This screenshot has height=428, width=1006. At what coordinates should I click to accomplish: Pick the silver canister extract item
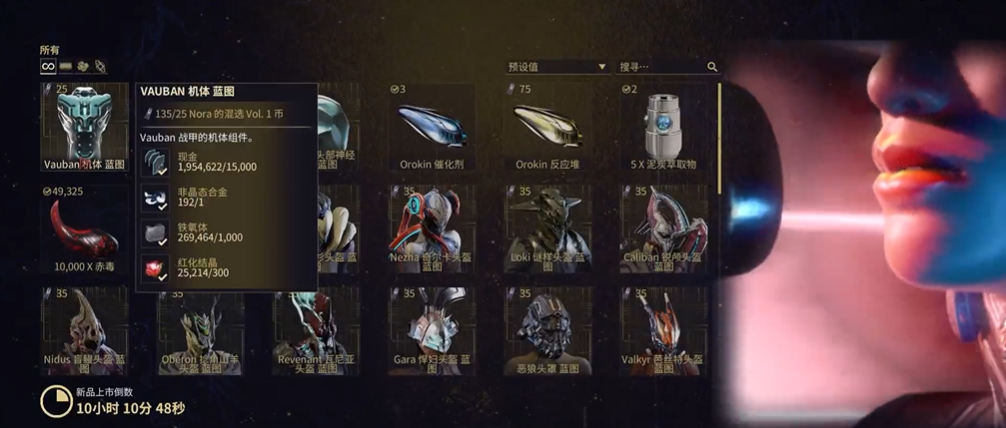[x=663, y=127]
